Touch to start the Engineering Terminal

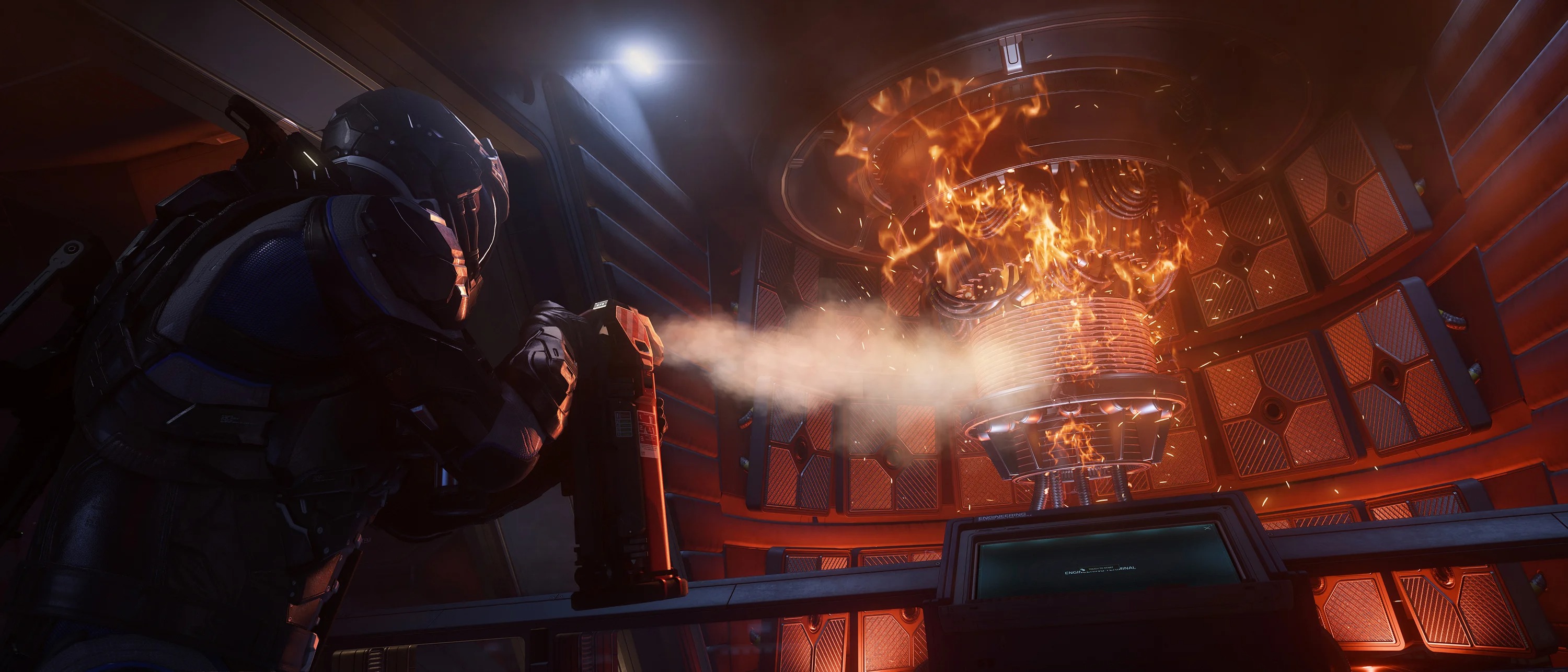(x=1099, y=570)
